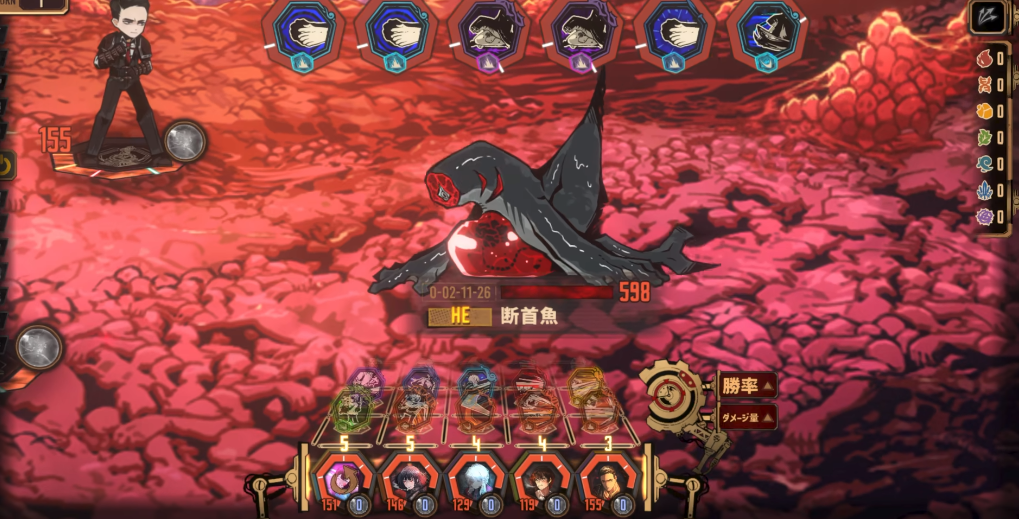Select the ダメージ量 damage auto-chain button
Viewport: 1019px width, 519px height.
(x=746, y=417)
